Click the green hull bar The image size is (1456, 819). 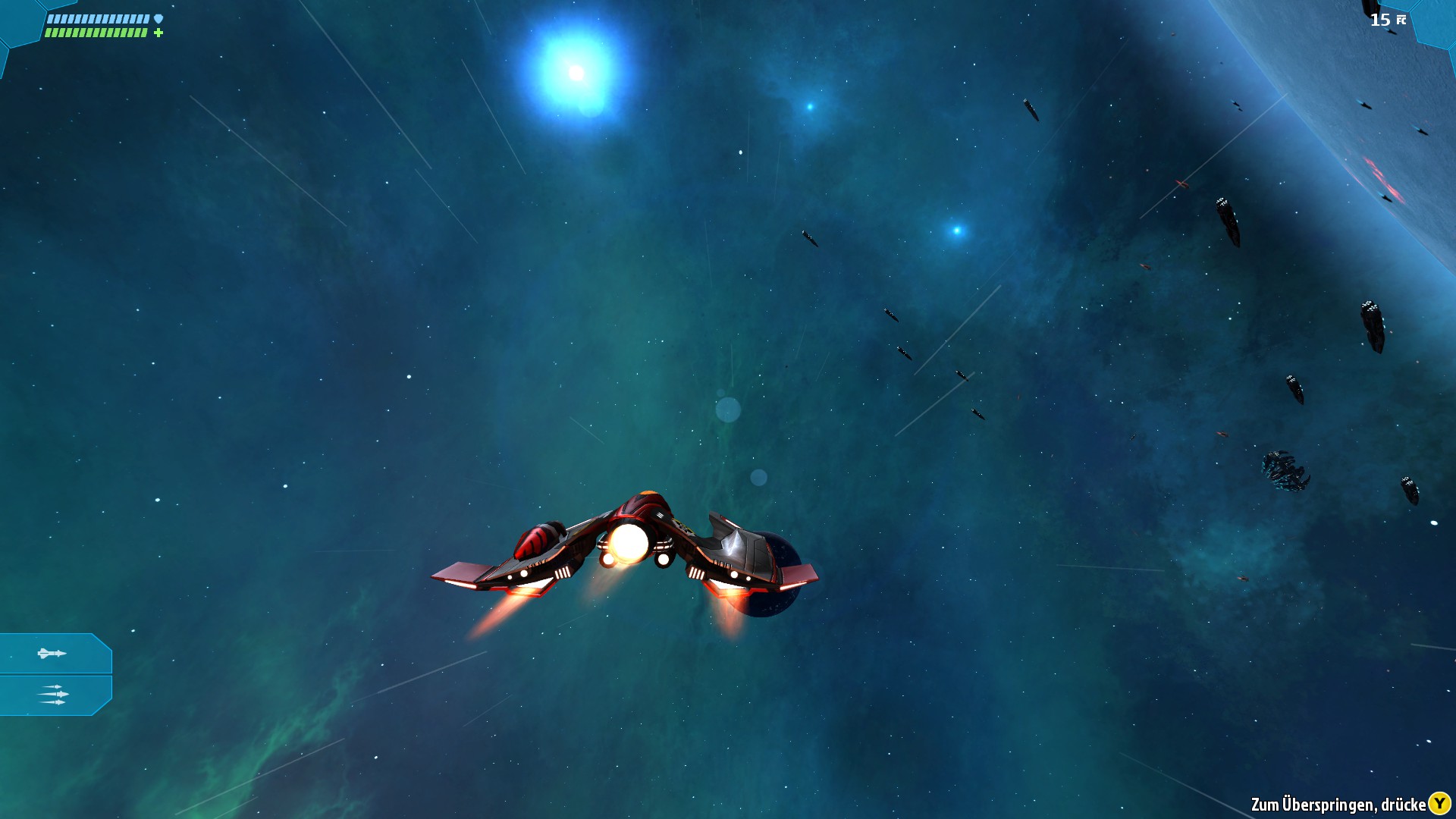(95, 33)
